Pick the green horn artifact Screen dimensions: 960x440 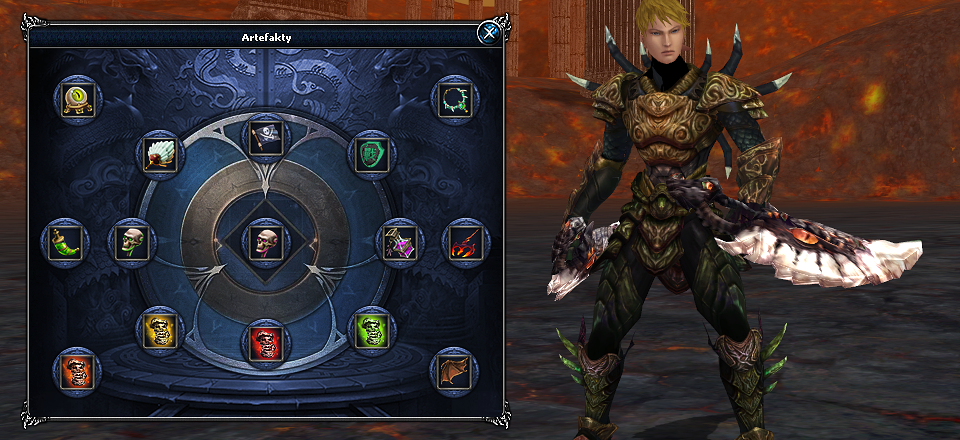point(66,241)
